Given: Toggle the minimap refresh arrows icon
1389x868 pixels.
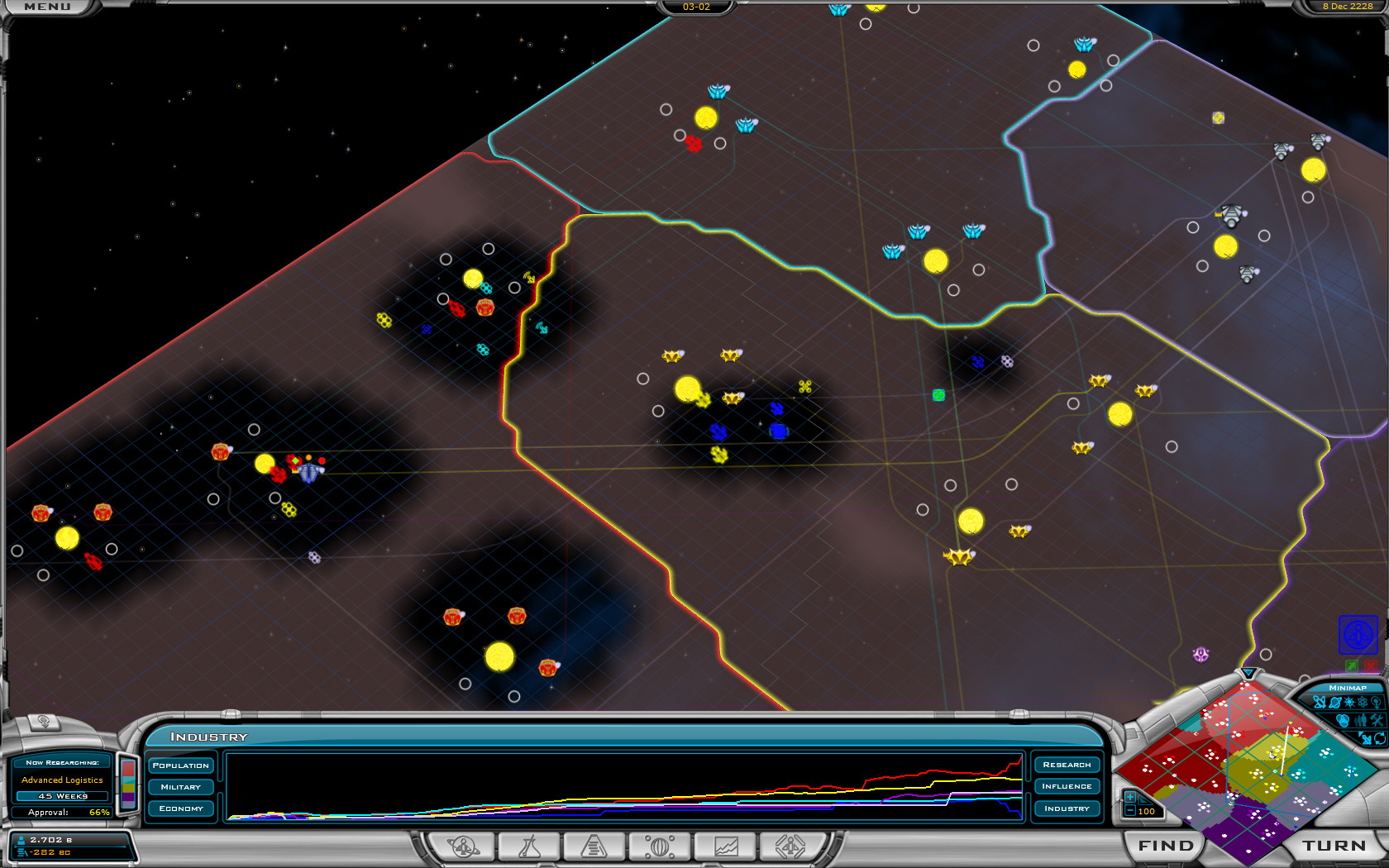Looking at the screenshot, I should pyautogui.click(x=1379, y=738).
